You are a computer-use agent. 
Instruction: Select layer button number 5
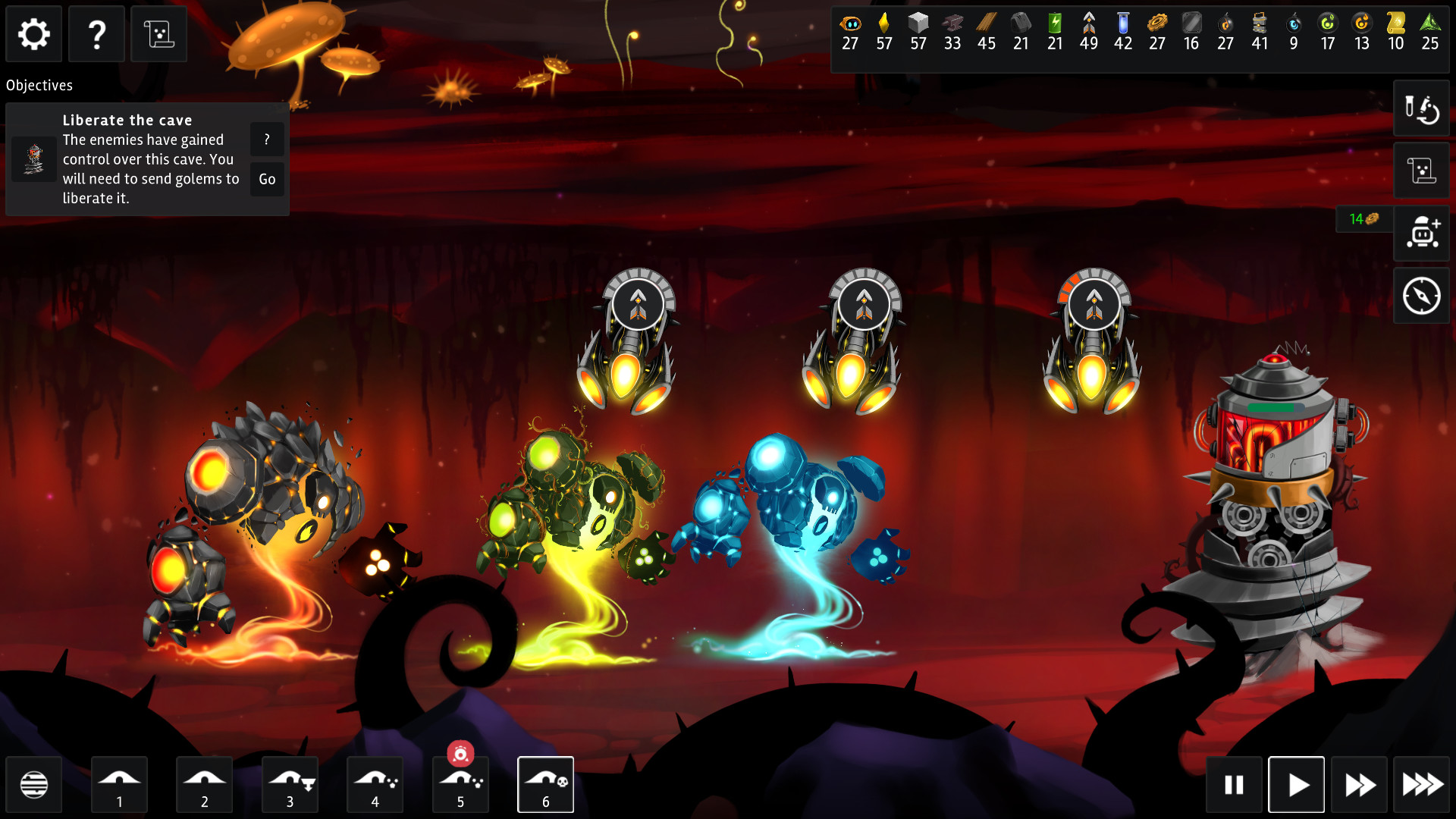tap(460, 784)
